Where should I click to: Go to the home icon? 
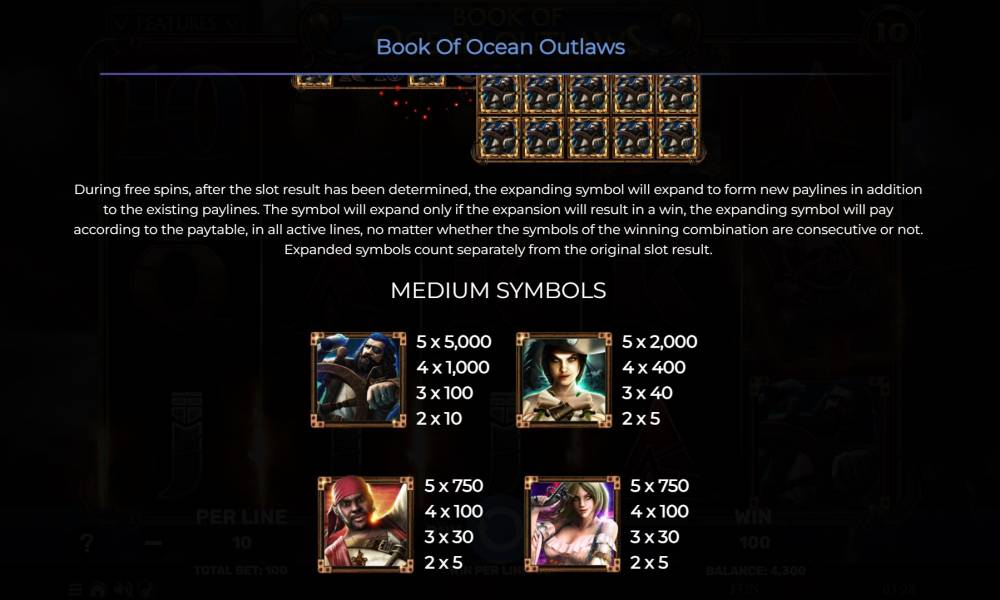[x=98, y=589]
